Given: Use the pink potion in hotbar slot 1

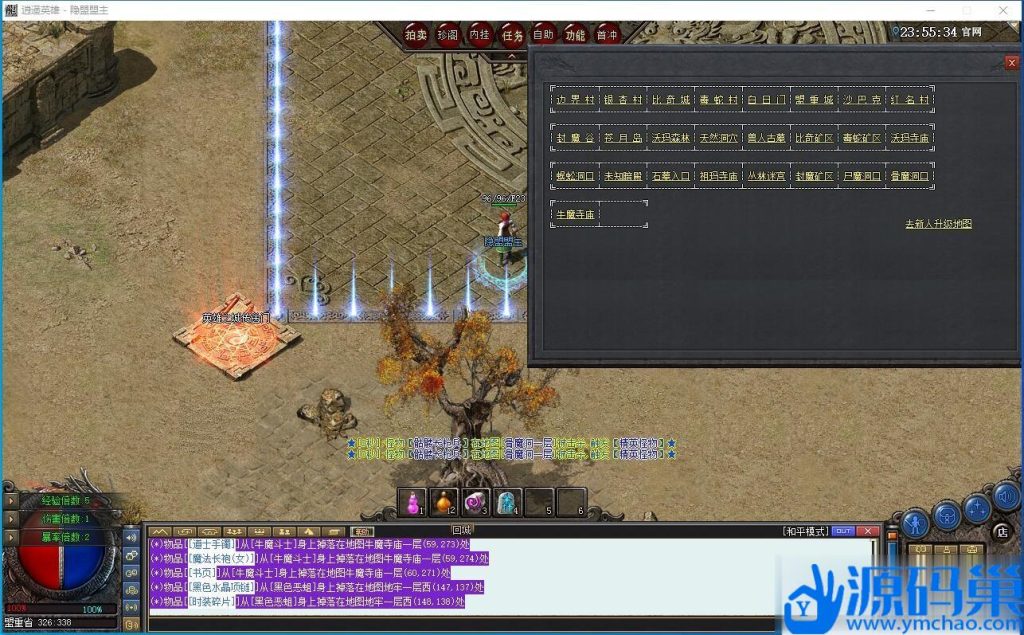Looking at the screenshot, I should [x=412, y=502].
